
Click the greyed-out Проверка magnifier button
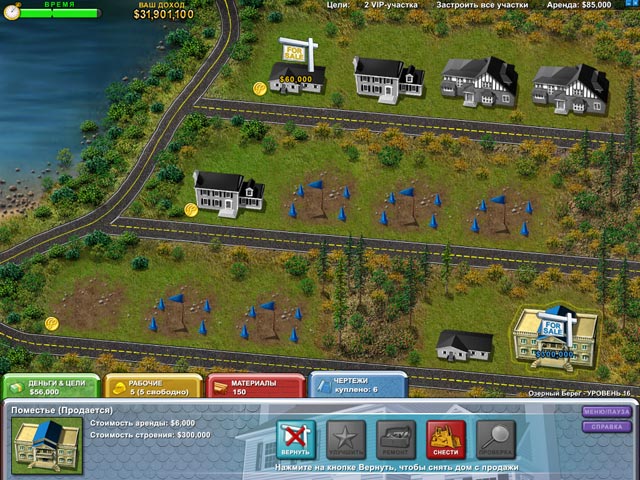496,440
